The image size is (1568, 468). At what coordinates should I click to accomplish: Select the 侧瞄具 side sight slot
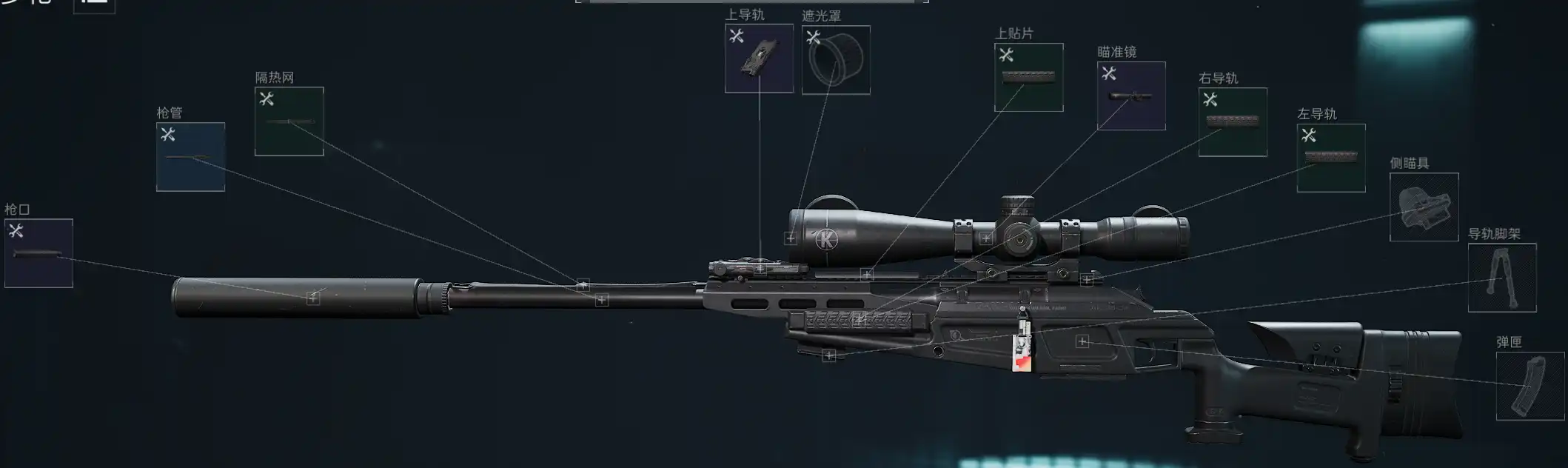[1424, 207]
